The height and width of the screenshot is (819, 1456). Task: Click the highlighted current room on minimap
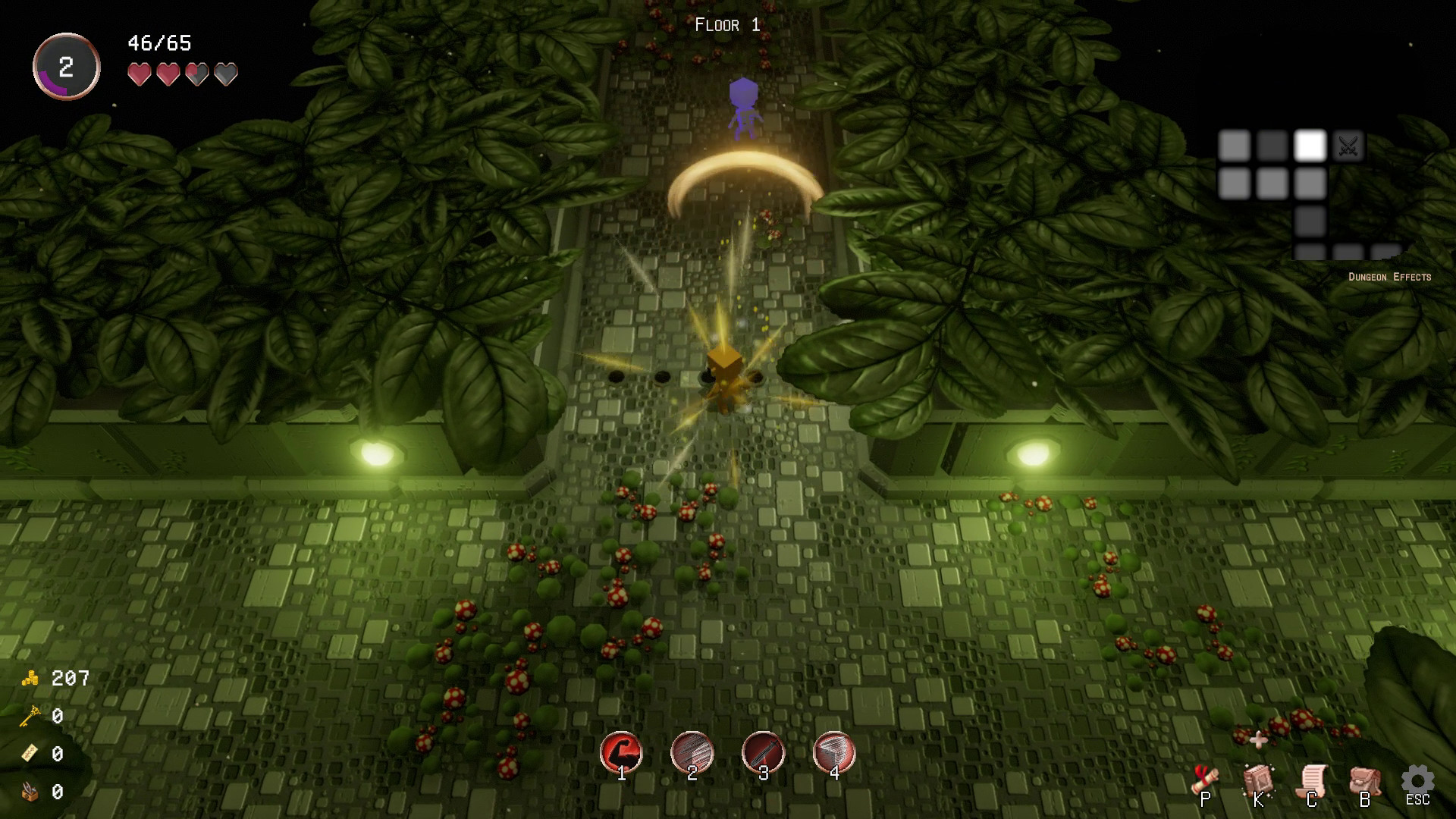pos(1310,146)
